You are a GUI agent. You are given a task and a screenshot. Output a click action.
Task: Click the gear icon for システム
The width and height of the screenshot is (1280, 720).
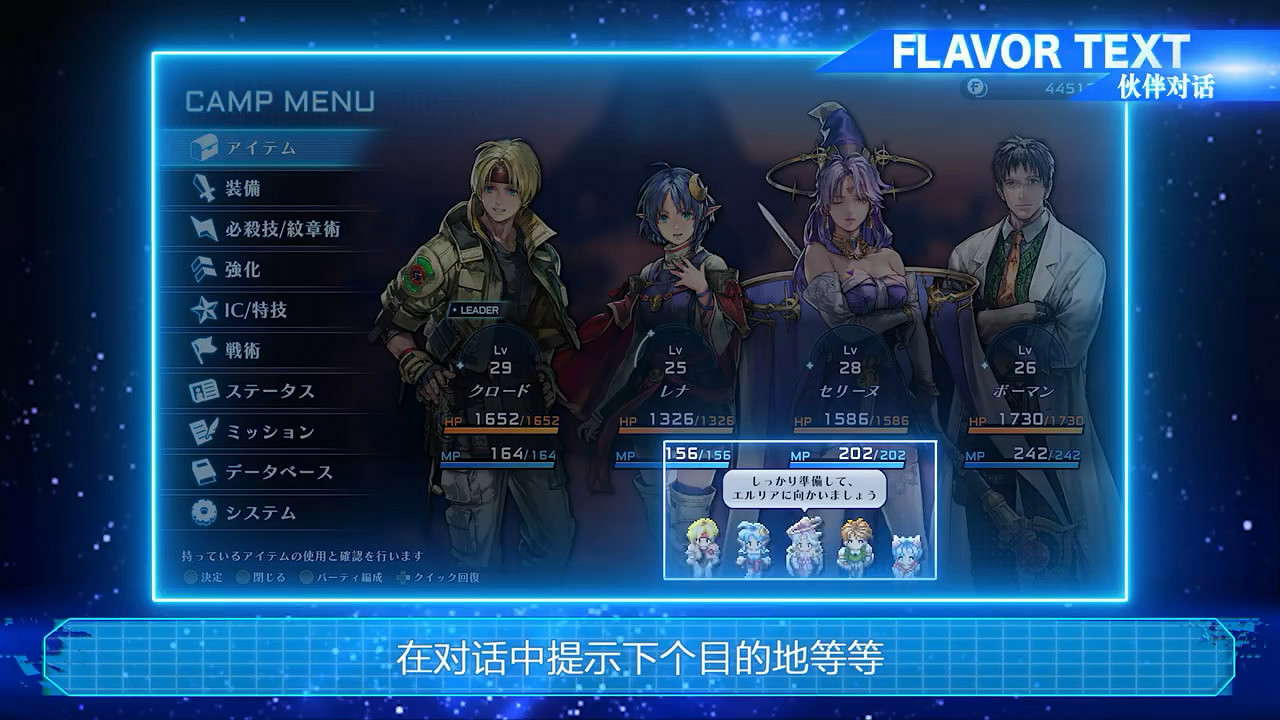click(x=205, y=512)
